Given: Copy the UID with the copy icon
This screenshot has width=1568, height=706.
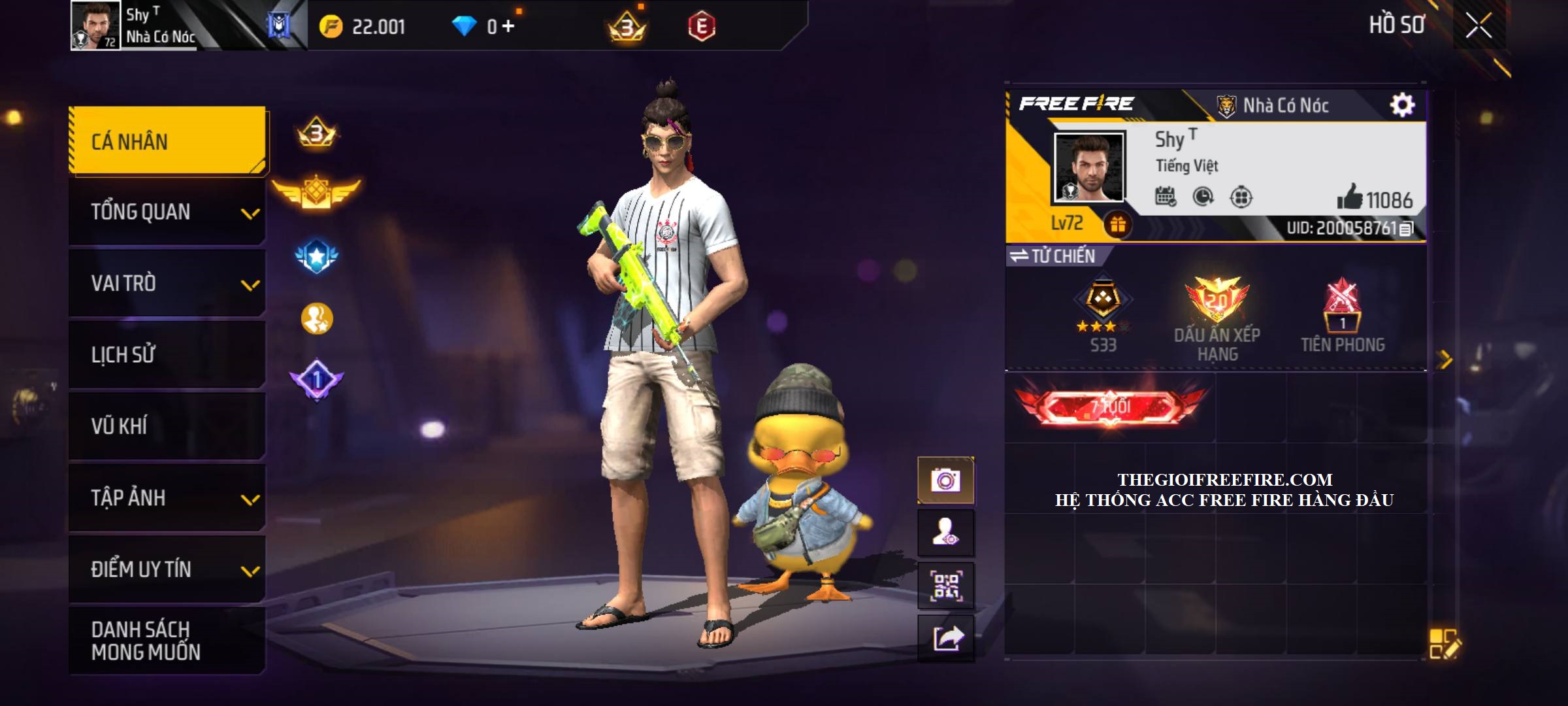Looking at the screenshot, I should (x=1407, y=229).
